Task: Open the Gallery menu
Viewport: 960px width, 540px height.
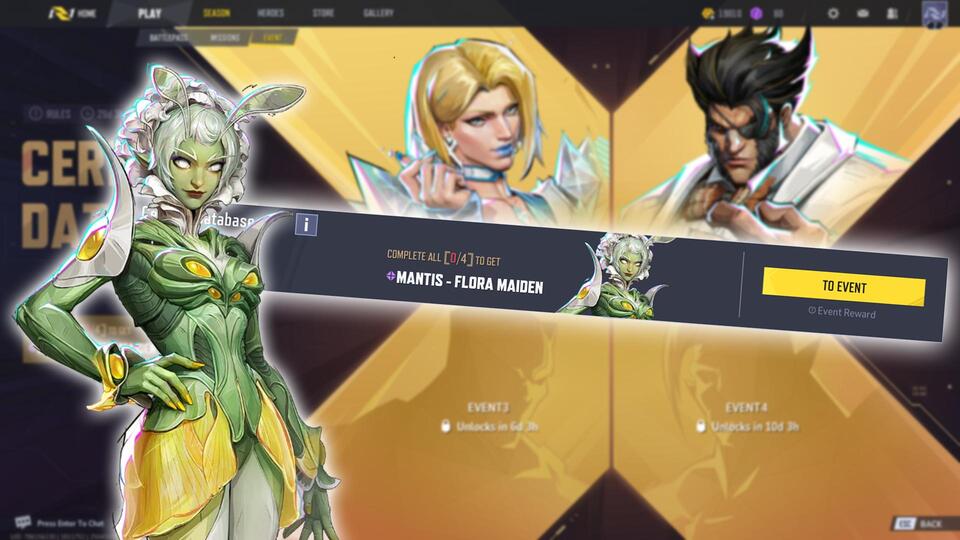Action: point(378,14)
